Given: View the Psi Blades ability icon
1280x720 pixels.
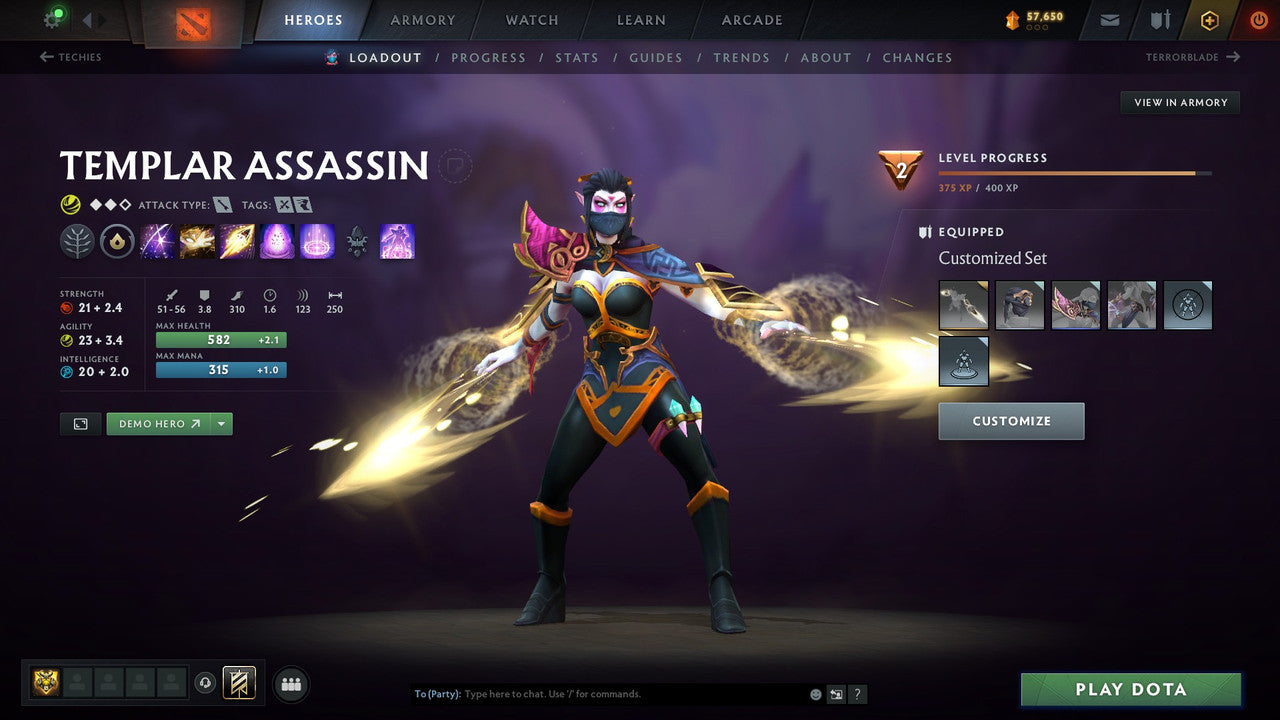Looking at the screenshot, I should pos(237,240).
